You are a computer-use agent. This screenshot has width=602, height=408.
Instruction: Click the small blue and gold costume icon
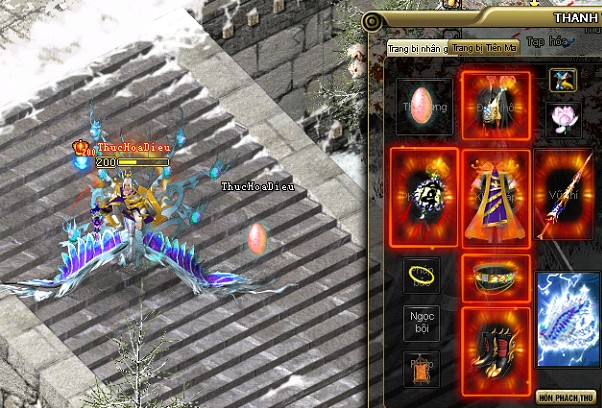coord(561,80)
